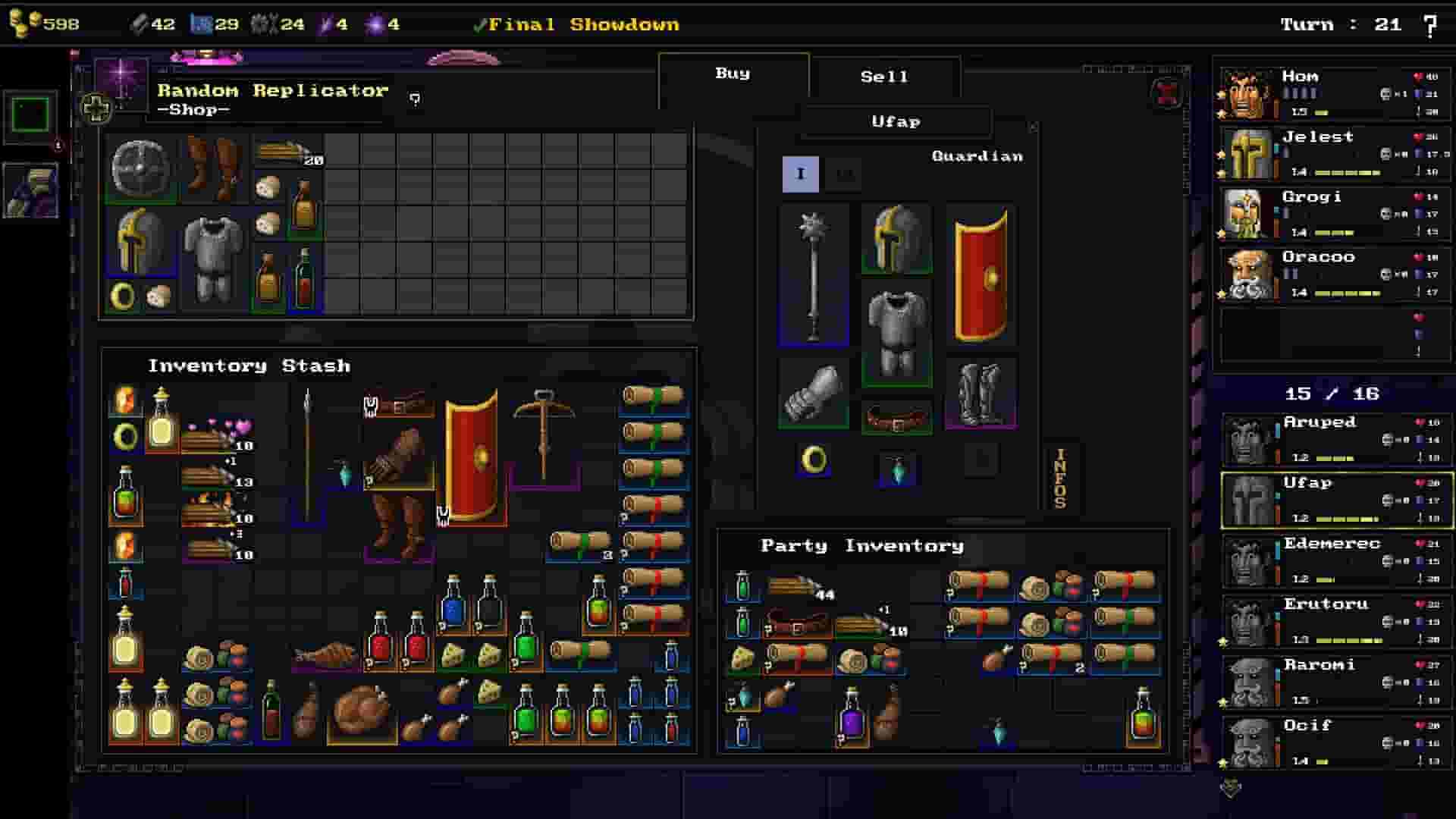This screenshot has width=1456, height=819.
Task: Select Hom's portrait in the party roster
Action: (1248, 95)
